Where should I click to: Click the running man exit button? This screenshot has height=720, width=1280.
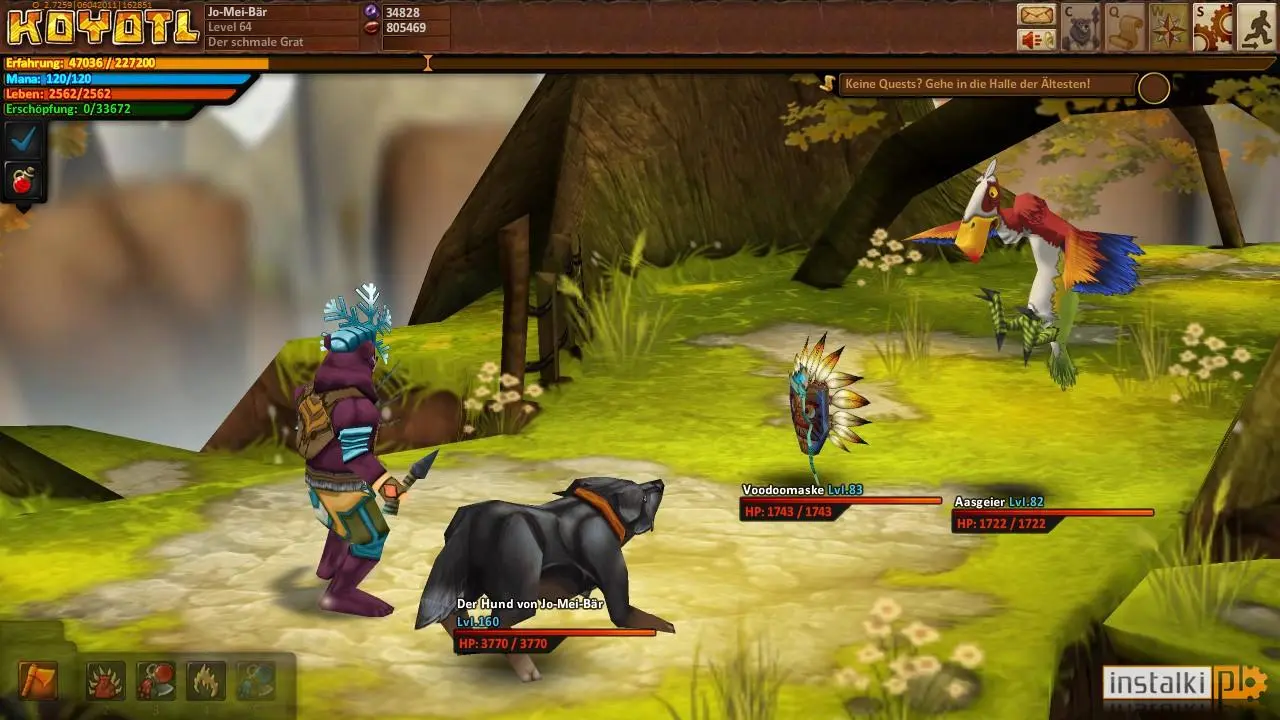point(1257,27)
